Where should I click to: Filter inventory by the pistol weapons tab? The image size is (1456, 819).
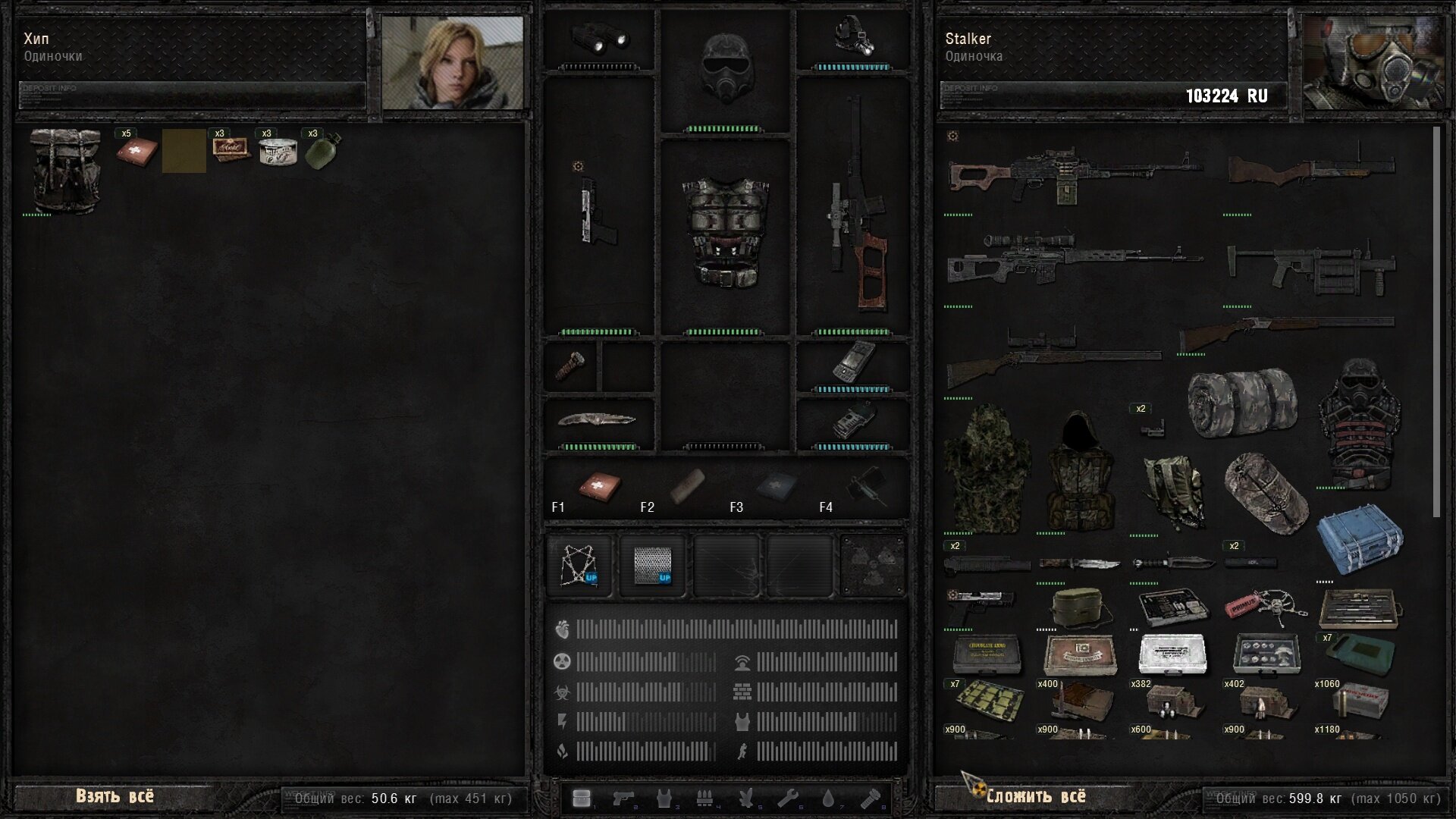[623, 799]
